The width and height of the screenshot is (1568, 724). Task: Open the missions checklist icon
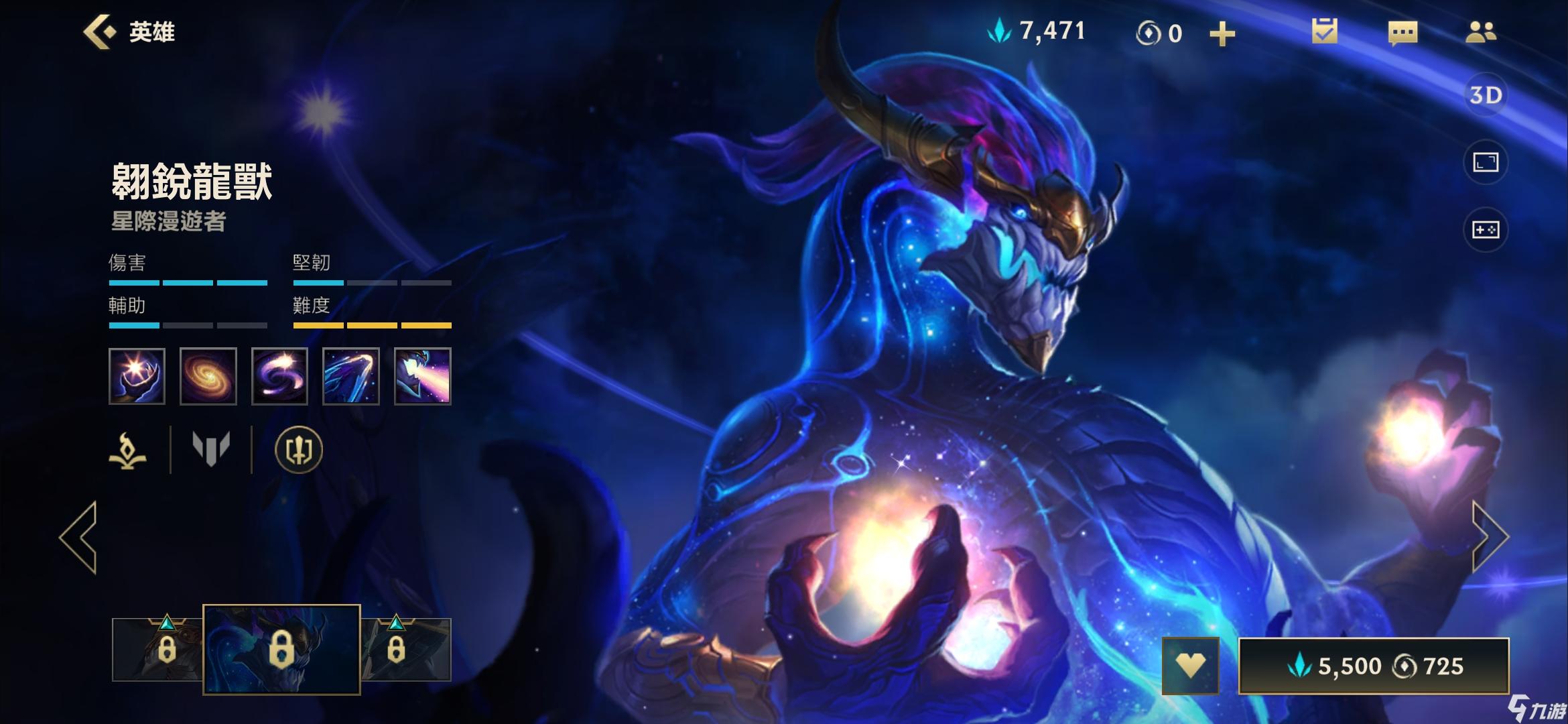[x=1324, y=32]
